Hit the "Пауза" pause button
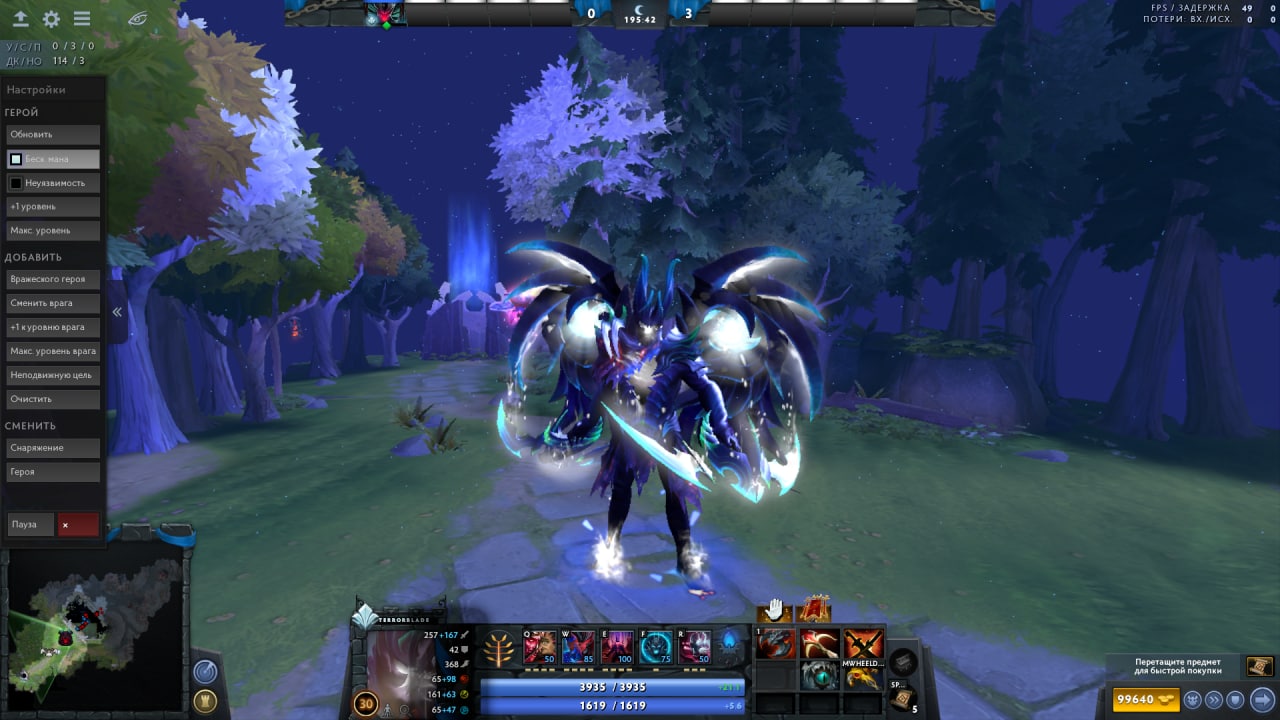Screen dimensions: 1280x720 pos(30,524)
